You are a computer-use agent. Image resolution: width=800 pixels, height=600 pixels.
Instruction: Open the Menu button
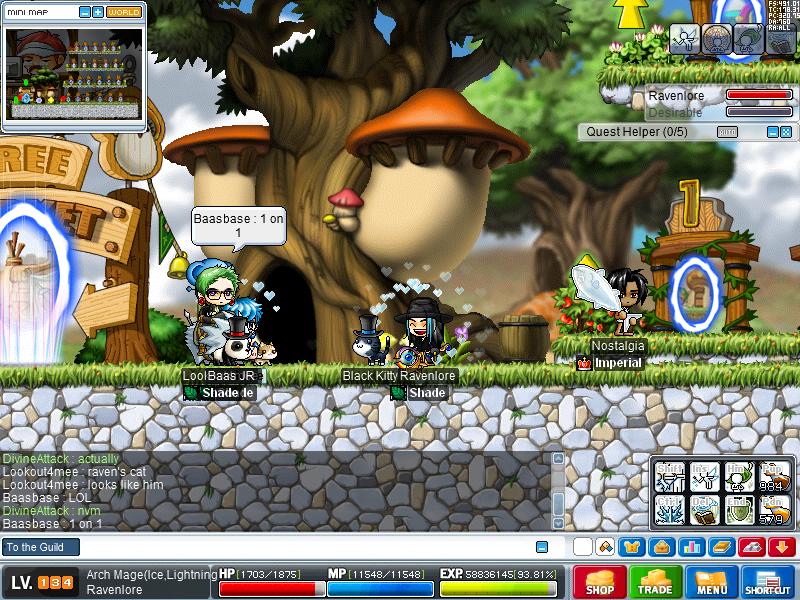[712, 582]
